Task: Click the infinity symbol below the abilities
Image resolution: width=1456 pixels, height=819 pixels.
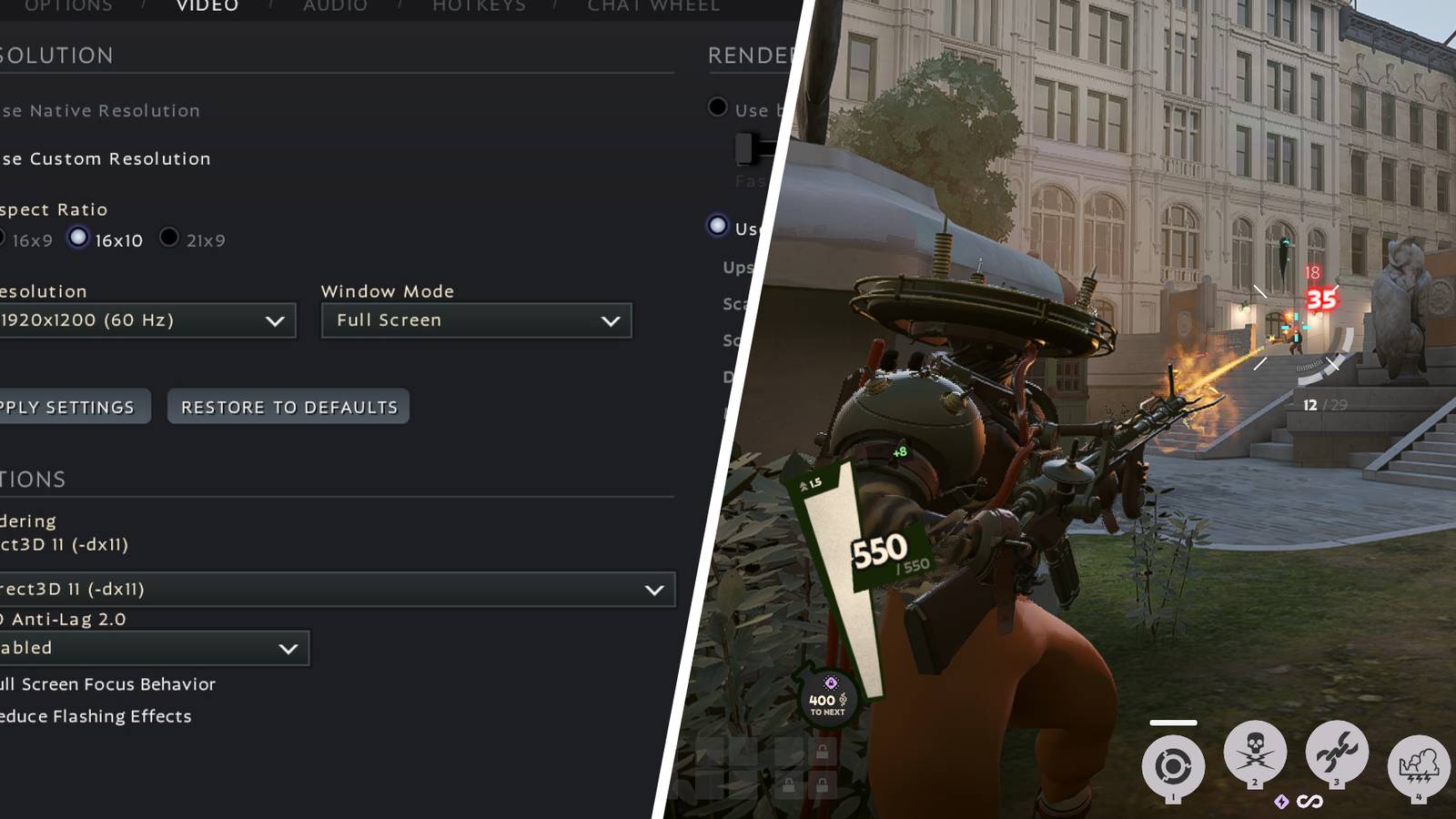Action: coord(1309,799)
